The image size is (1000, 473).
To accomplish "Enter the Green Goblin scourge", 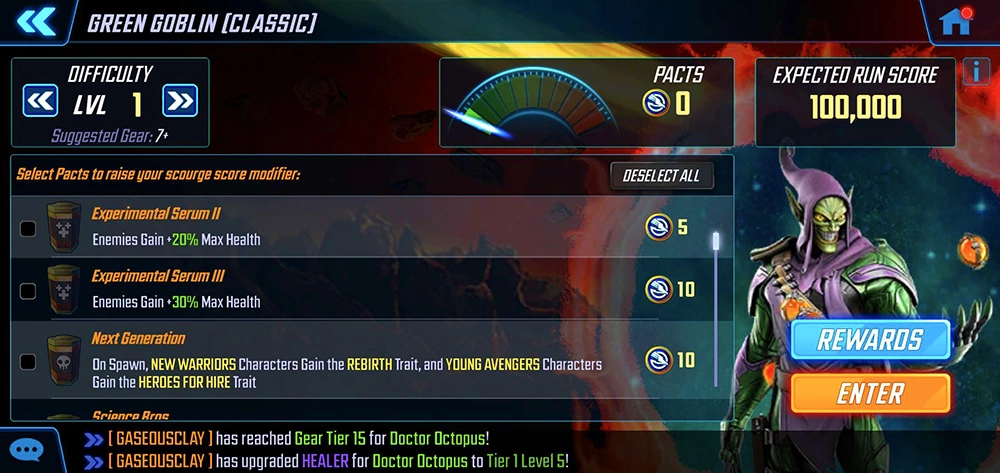I will tap(870, 393).
